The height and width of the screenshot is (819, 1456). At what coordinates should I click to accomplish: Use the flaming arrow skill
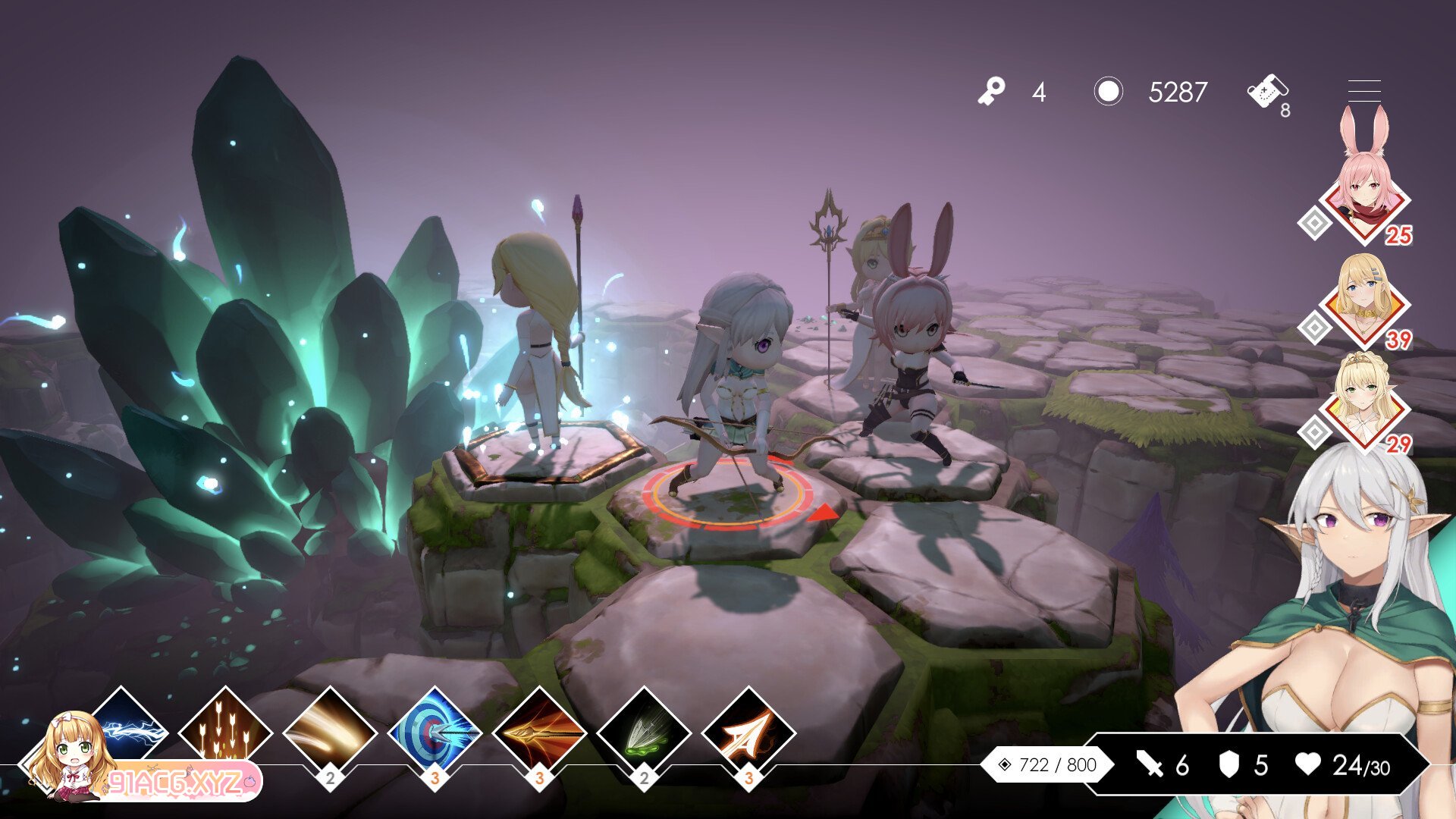(x=539, y=733)
